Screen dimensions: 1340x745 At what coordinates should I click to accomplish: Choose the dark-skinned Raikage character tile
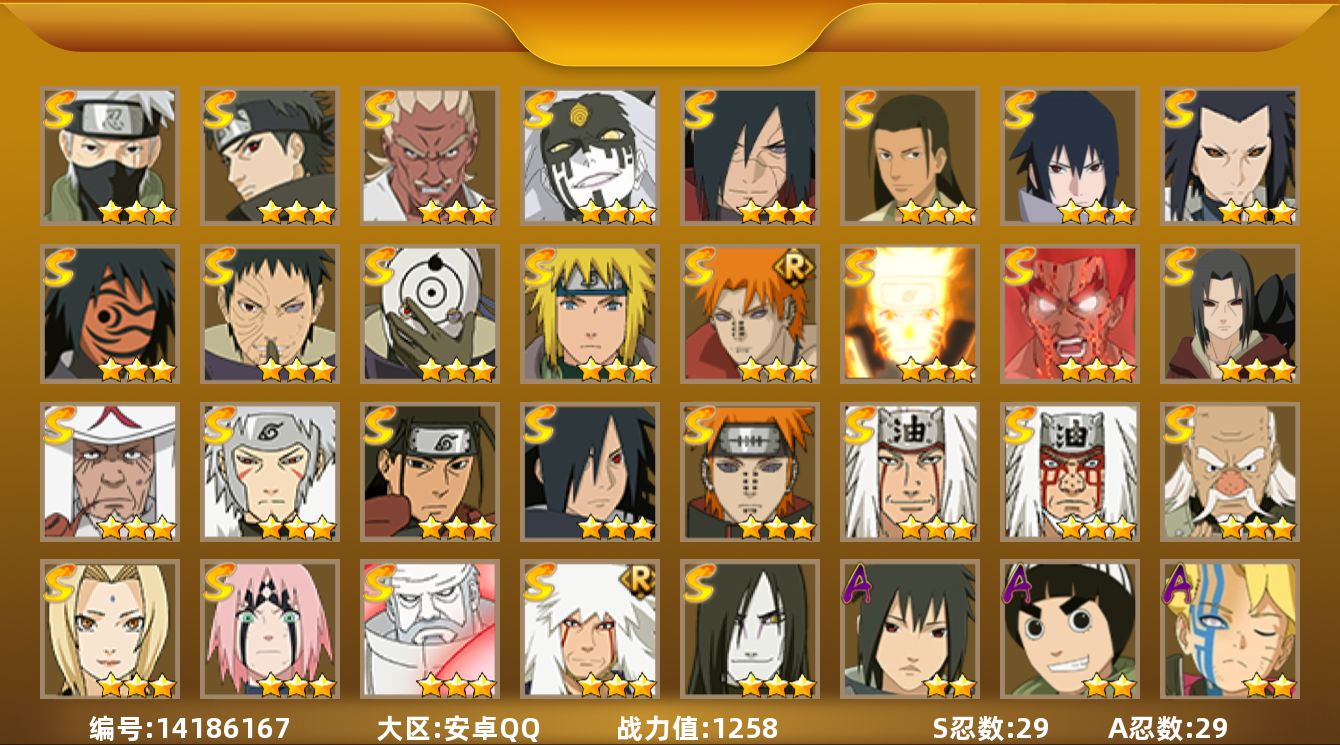point(429,155)
